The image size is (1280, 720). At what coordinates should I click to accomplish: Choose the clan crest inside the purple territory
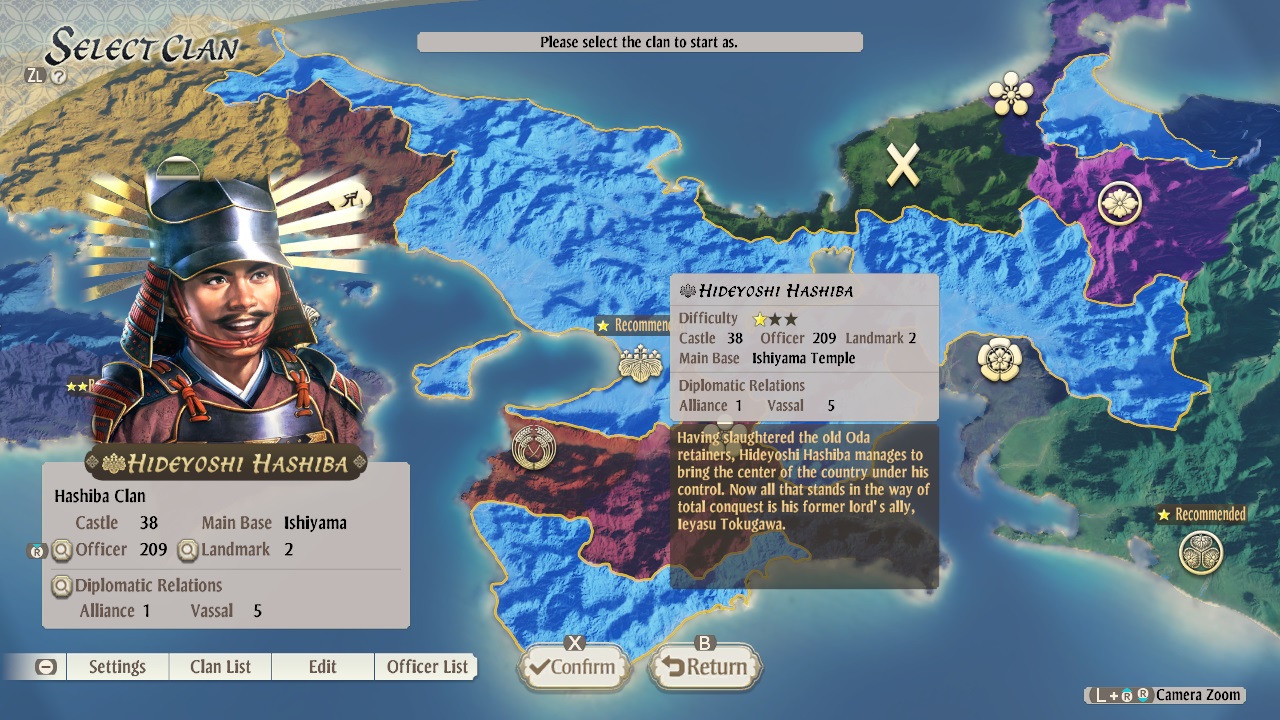click(1120, 203)
